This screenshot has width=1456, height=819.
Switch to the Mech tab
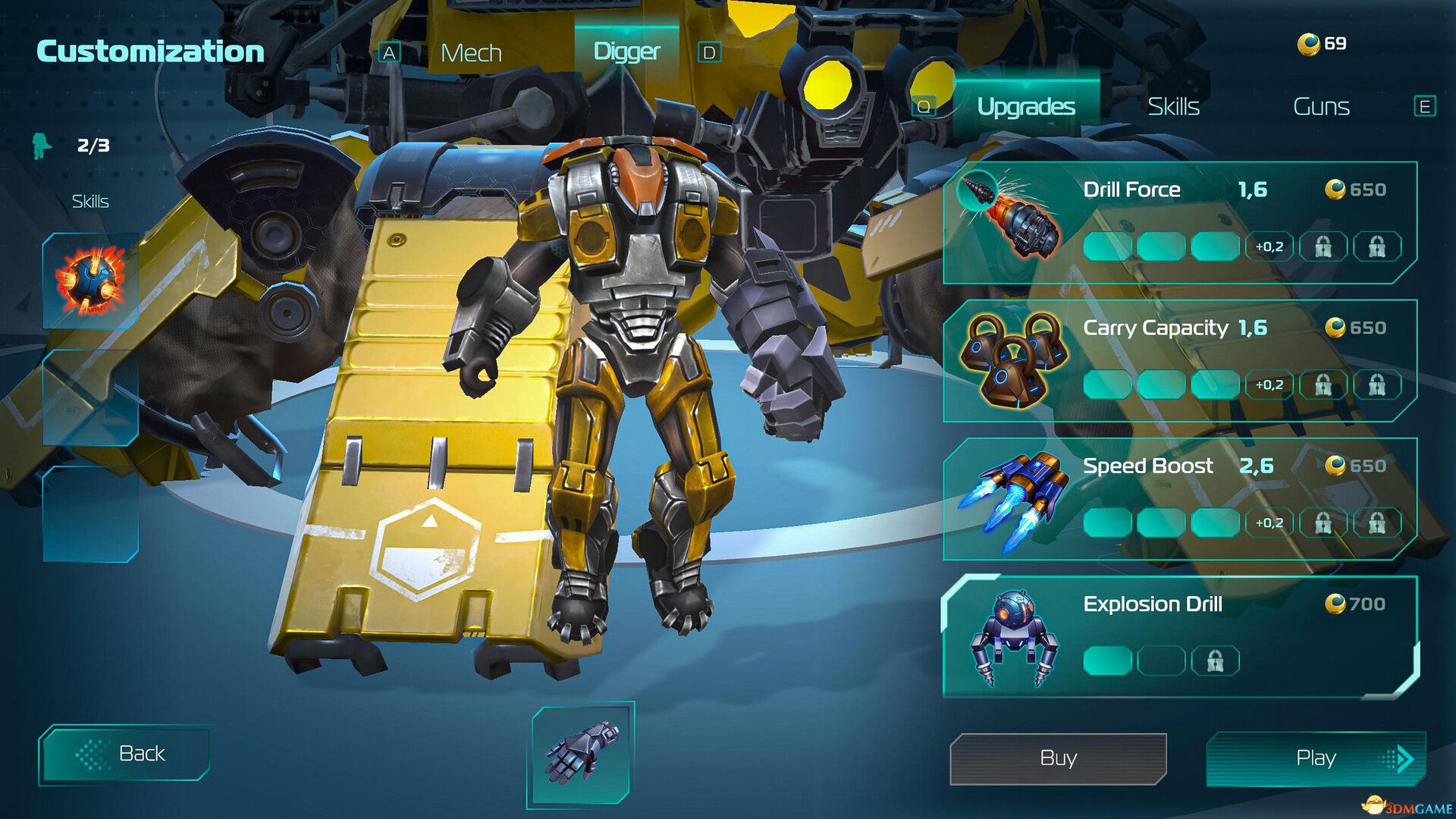(470, 52)
